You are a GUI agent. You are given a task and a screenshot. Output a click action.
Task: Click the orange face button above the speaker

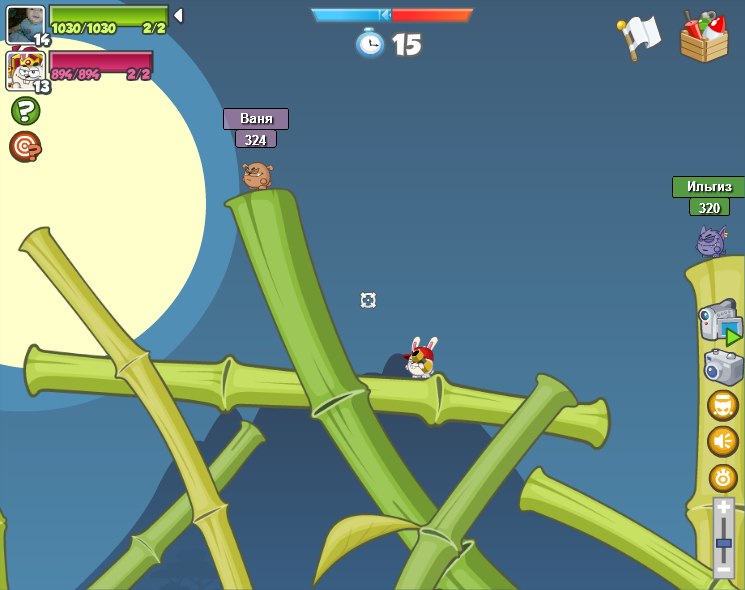pos(722,405)
